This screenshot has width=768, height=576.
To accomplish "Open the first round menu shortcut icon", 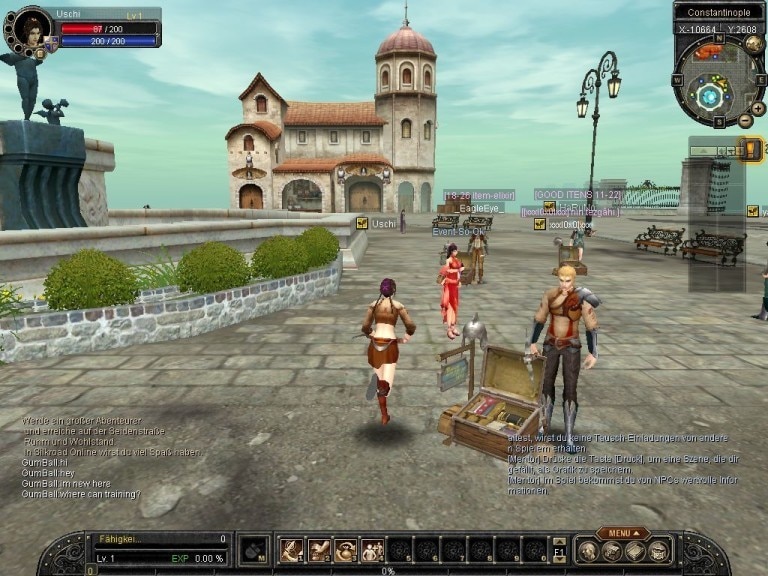I will coord(588,551).
